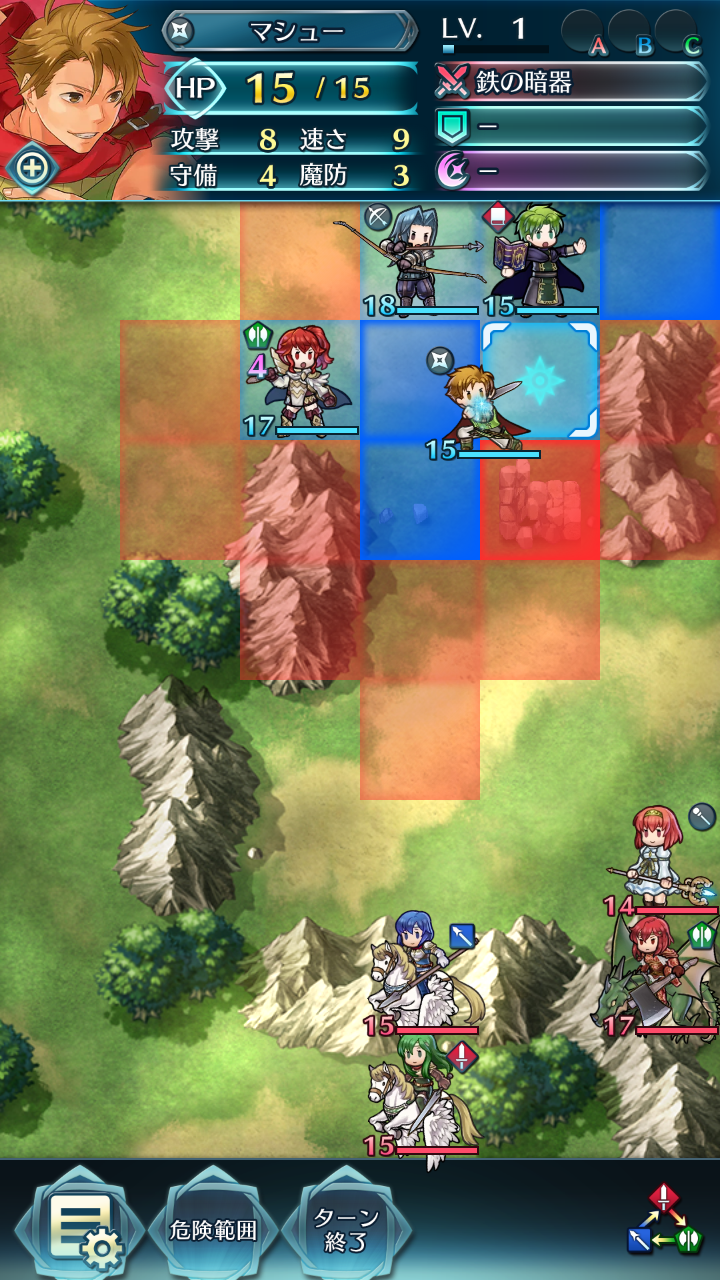Viewport: 720px width, 1280px height.
Task: Expand Matthew's portrait with the plus icon
Action: pyautogui.click(x=31, y=168)
